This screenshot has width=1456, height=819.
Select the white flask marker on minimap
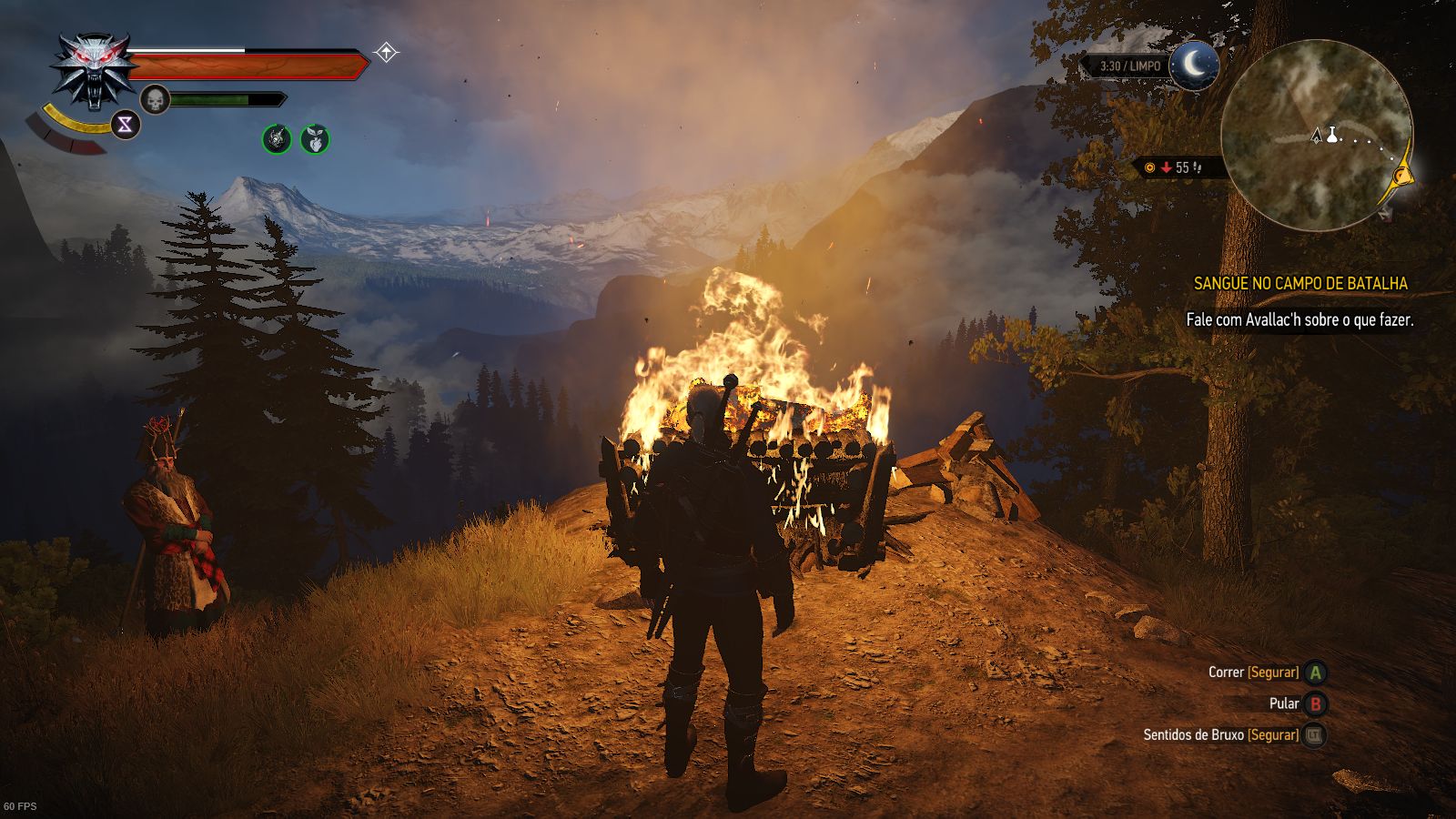tap(1333, 135)
